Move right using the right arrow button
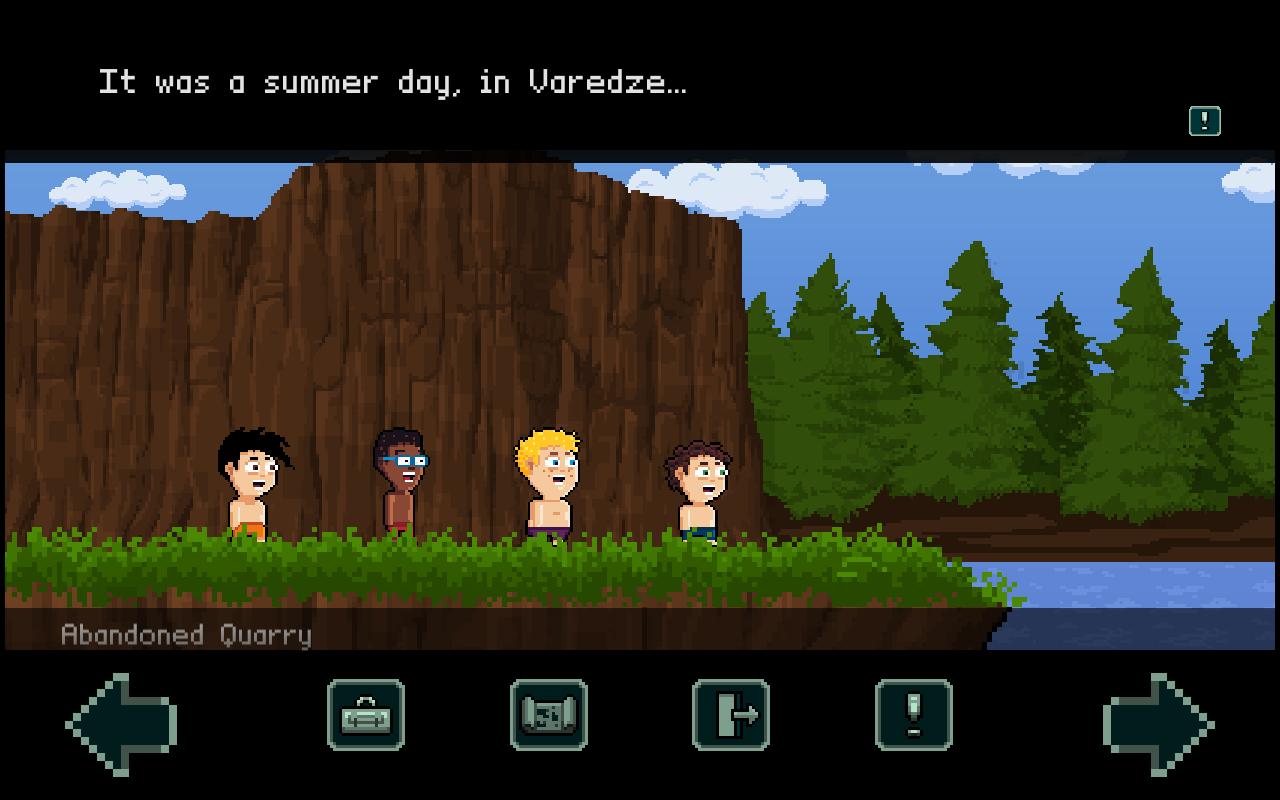 pyautogui.click(x=1158, y=724)
